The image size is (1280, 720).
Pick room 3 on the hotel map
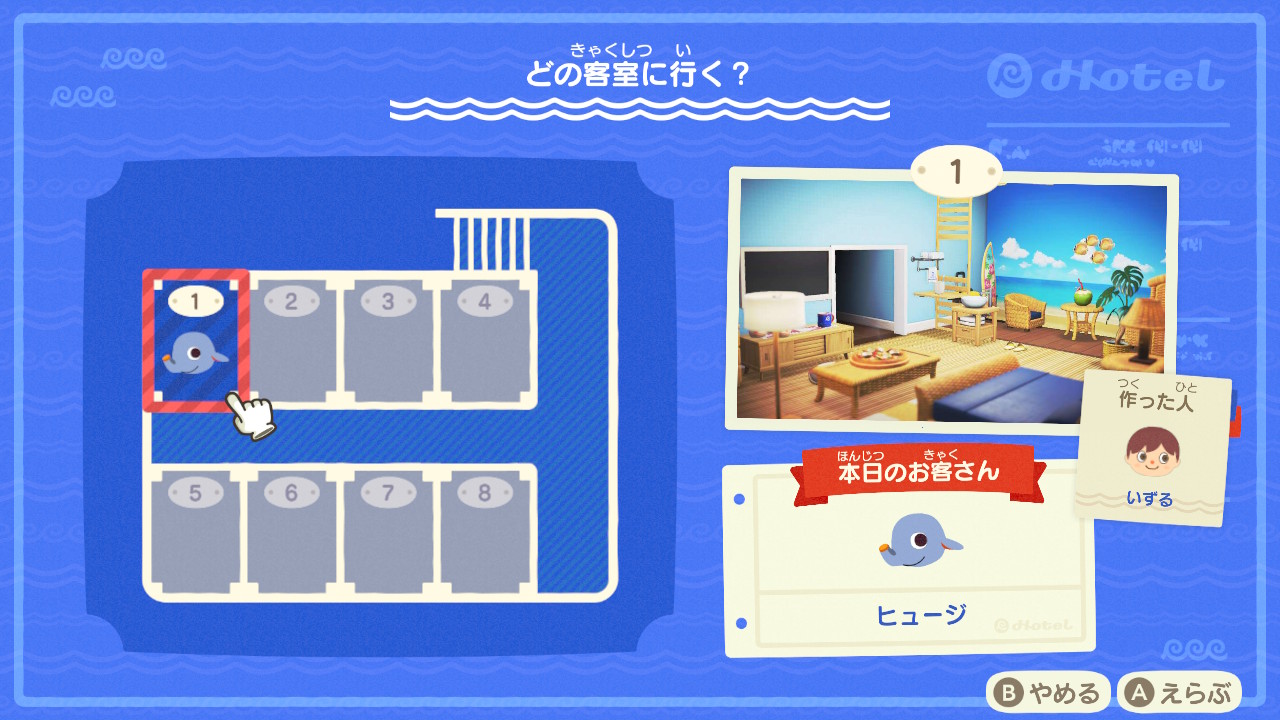[388, 342]
